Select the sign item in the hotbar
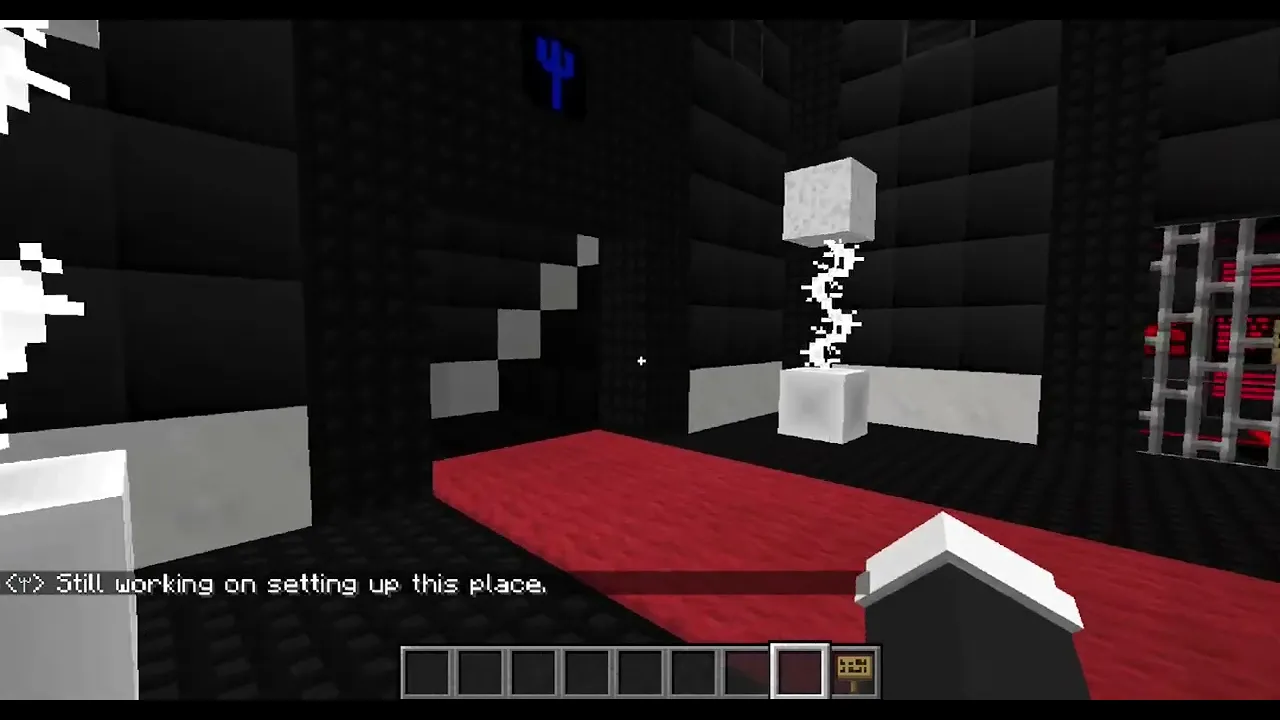The image size is (1280, 720). click(x=853, y=670)
